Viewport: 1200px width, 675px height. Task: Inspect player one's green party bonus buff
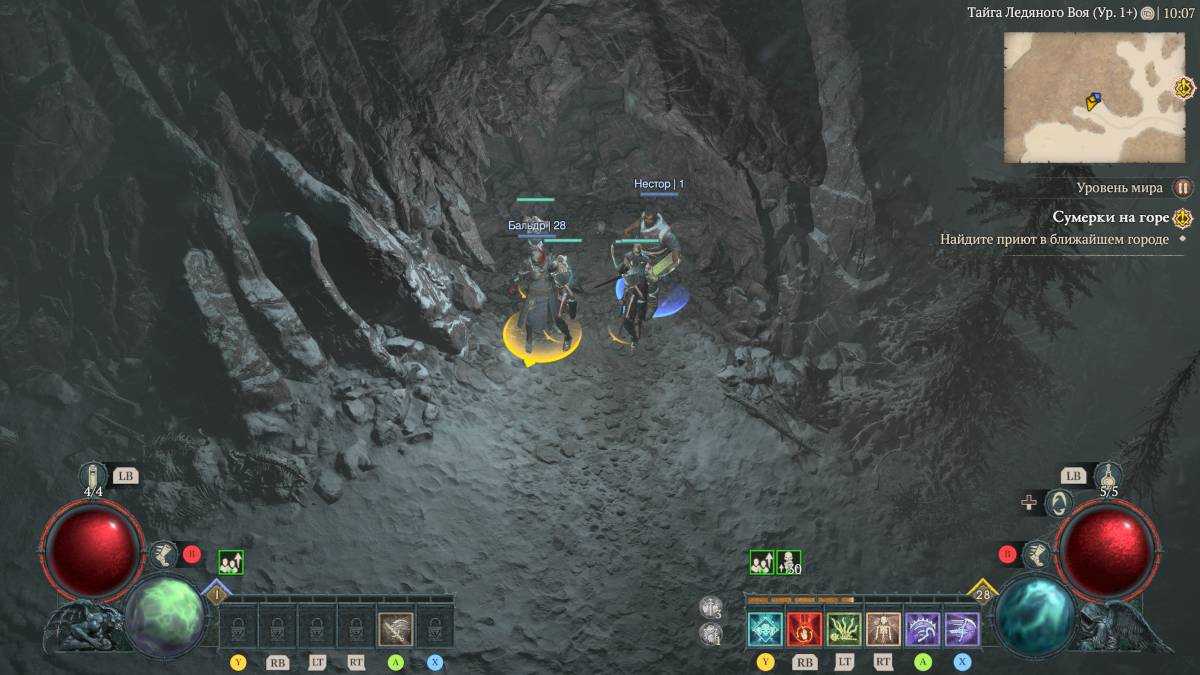click(231, 563)
